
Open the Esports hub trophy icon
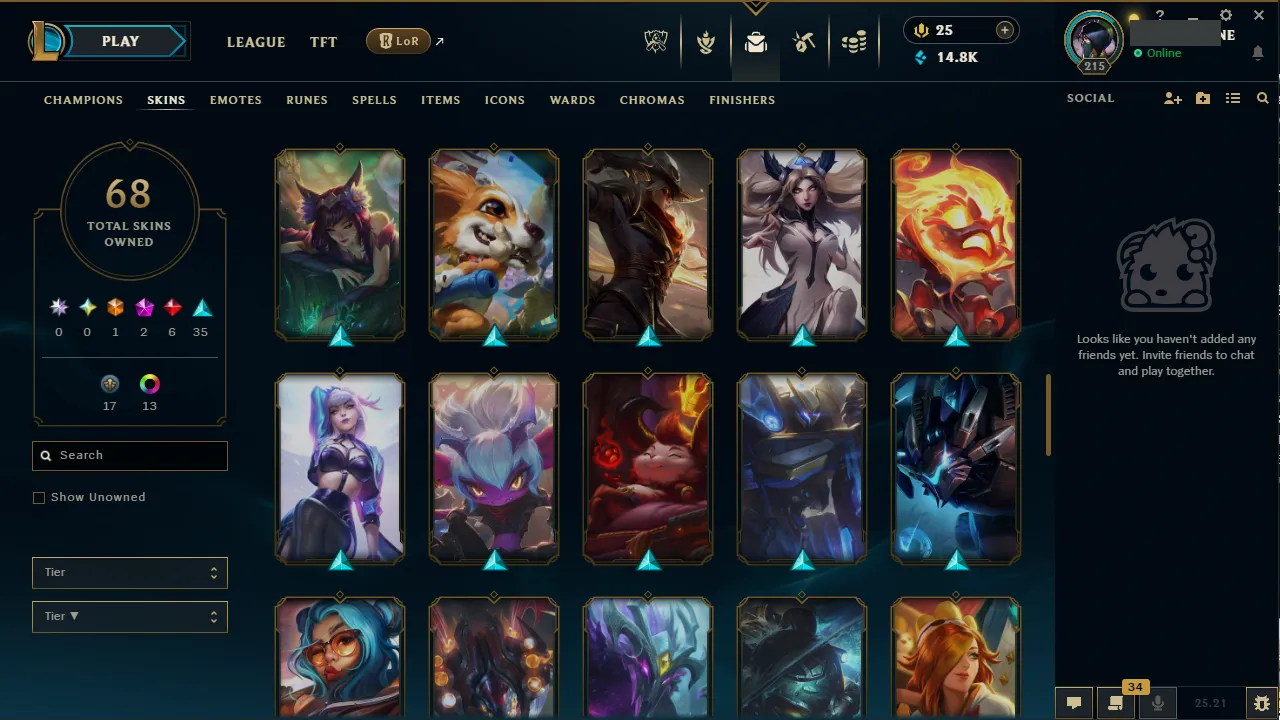(x=656, y=41)
